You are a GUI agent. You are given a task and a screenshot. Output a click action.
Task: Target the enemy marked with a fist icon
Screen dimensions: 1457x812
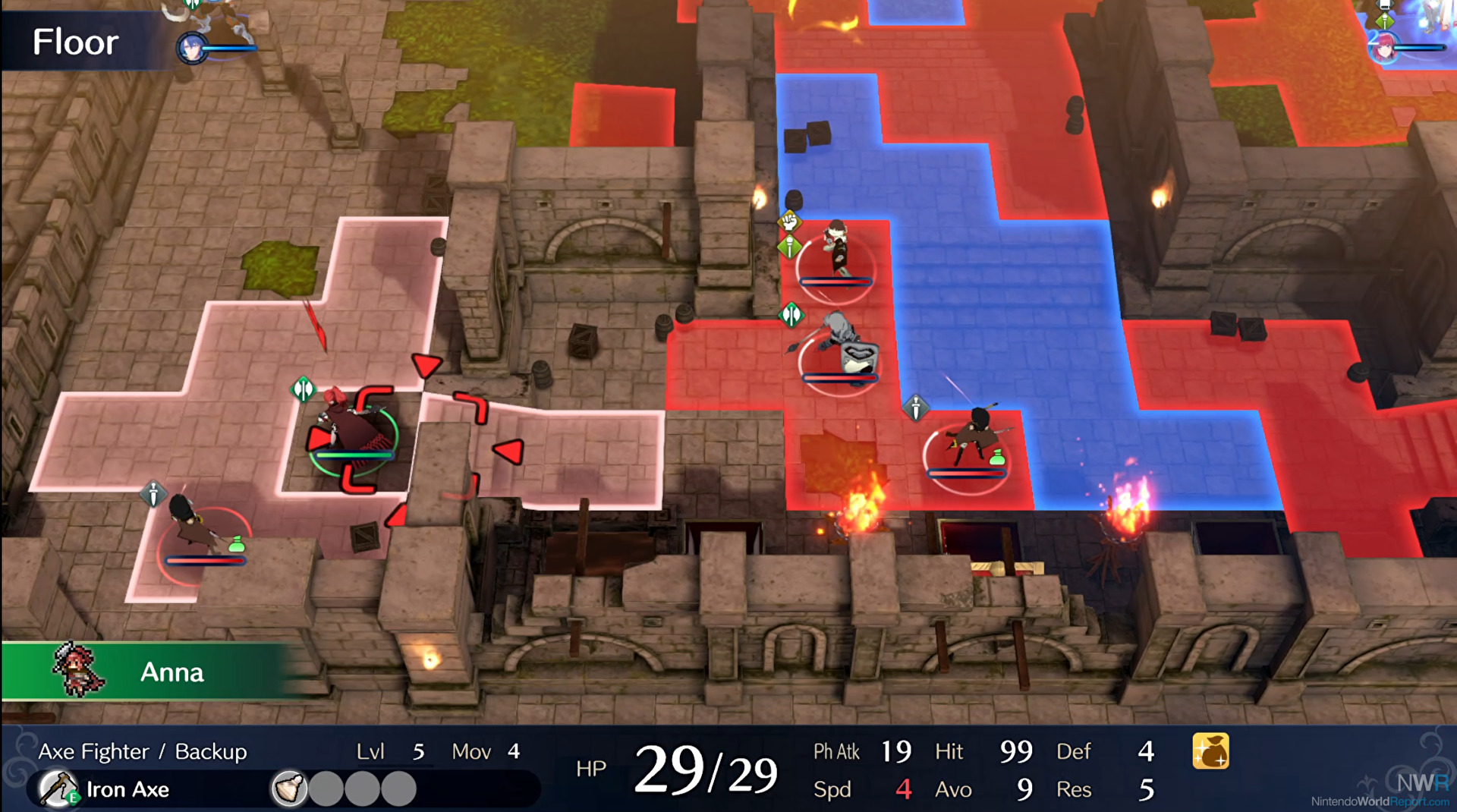click(x=836, y=249)
